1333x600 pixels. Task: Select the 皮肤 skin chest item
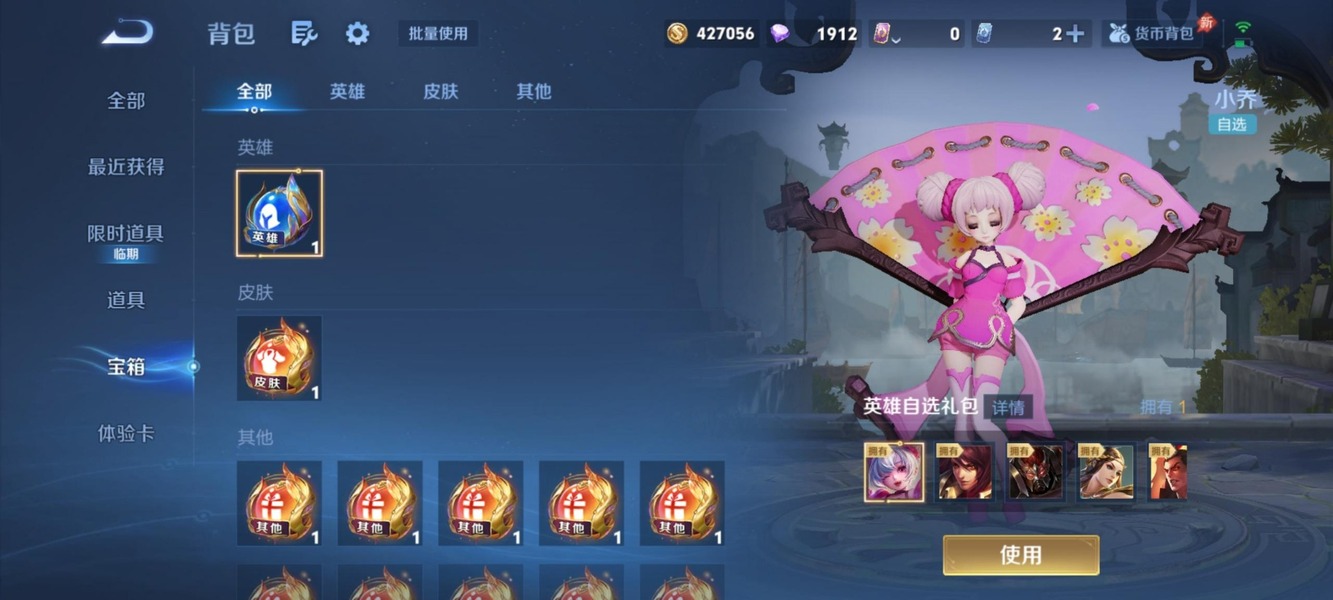point(280,358)
